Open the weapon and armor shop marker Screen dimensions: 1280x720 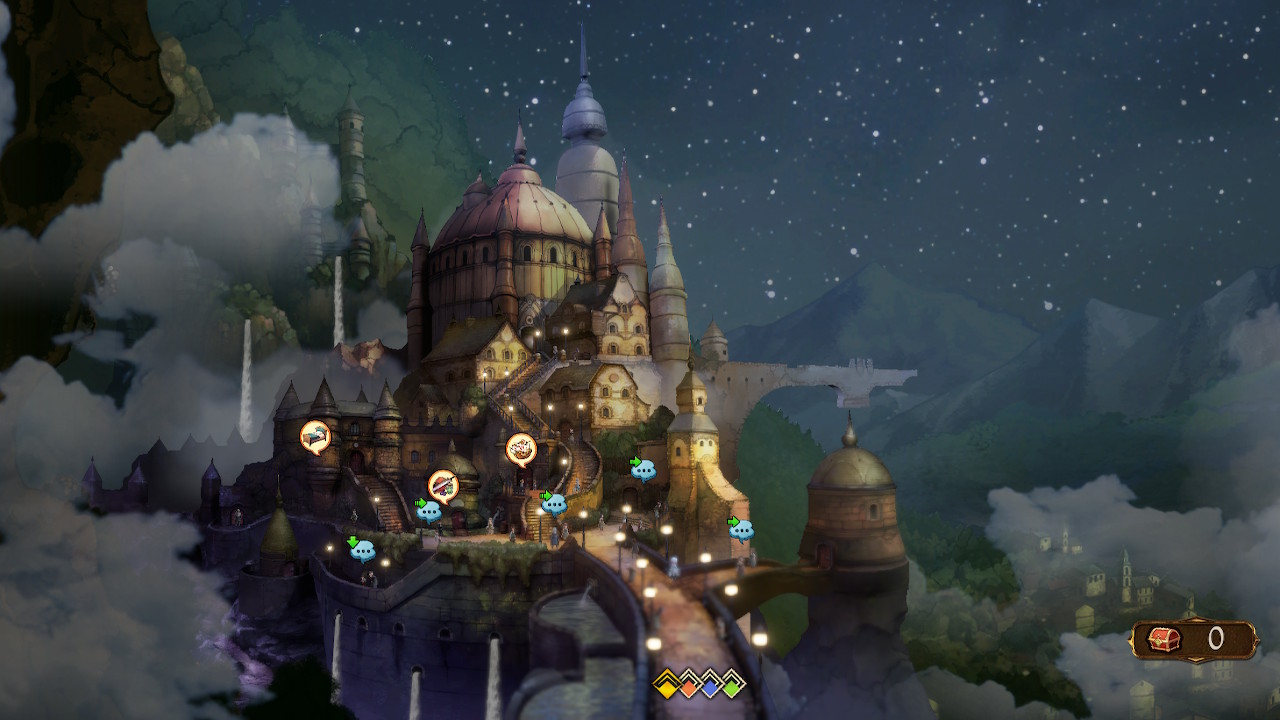click(443, 485)
